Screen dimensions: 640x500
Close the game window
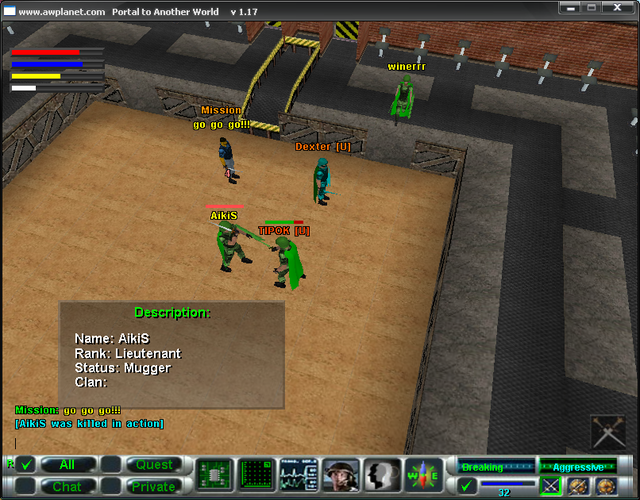(x=623, y=8)
